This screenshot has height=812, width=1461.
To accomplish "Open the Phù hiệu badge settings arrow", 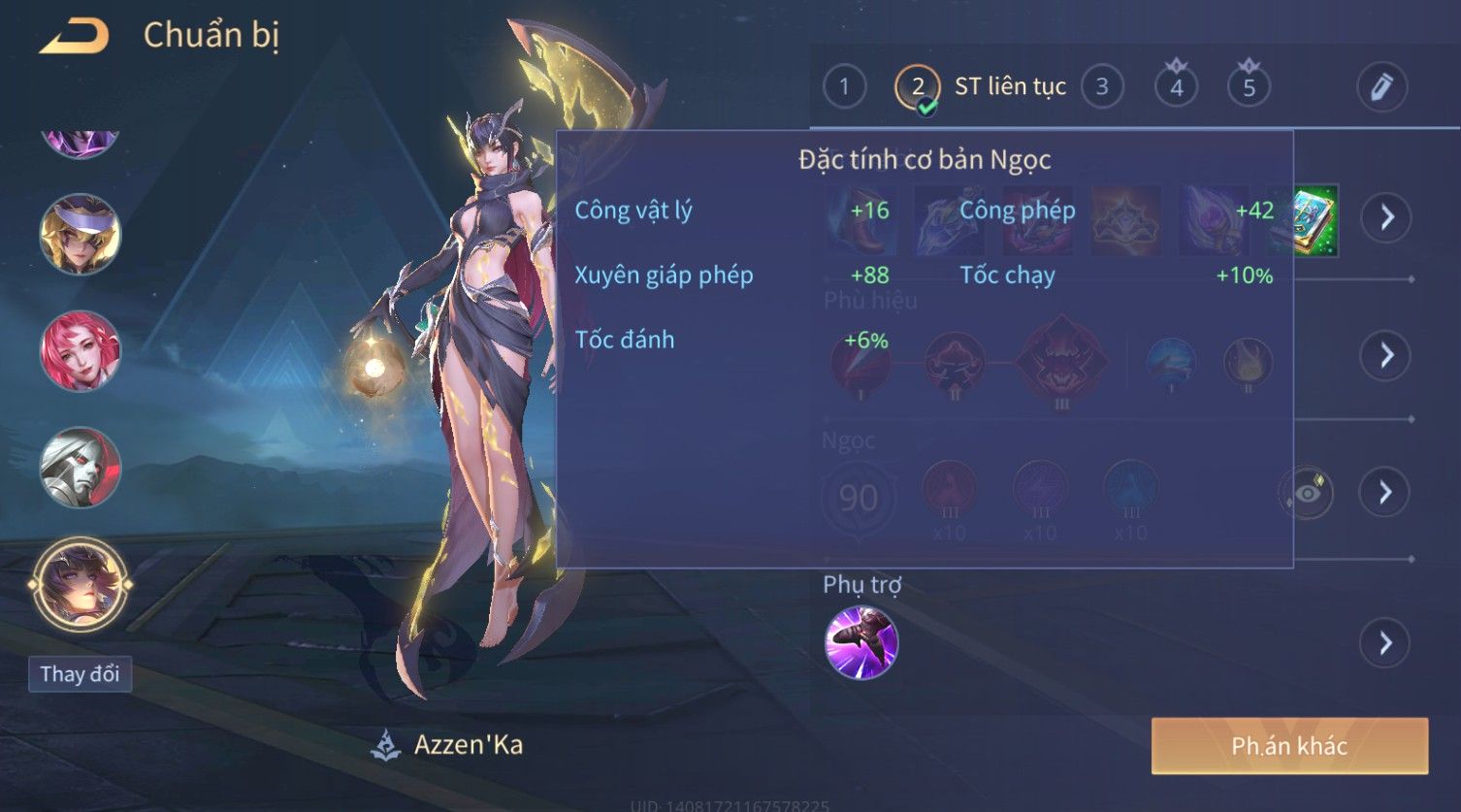I will [x=1385, y=356].
